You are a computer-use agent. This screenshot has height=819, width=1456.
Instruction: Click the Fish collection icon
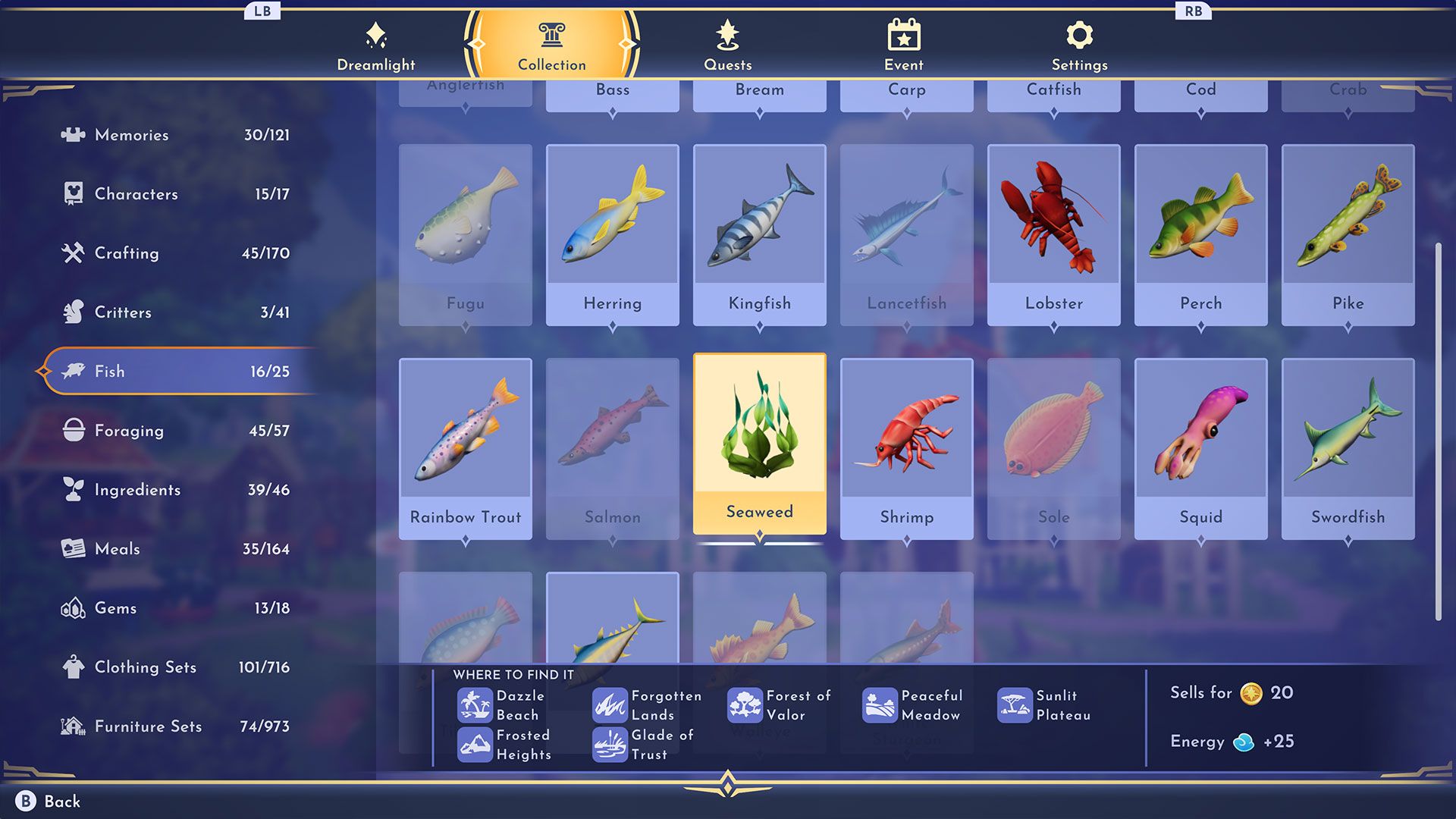click(x=73, y=372)
